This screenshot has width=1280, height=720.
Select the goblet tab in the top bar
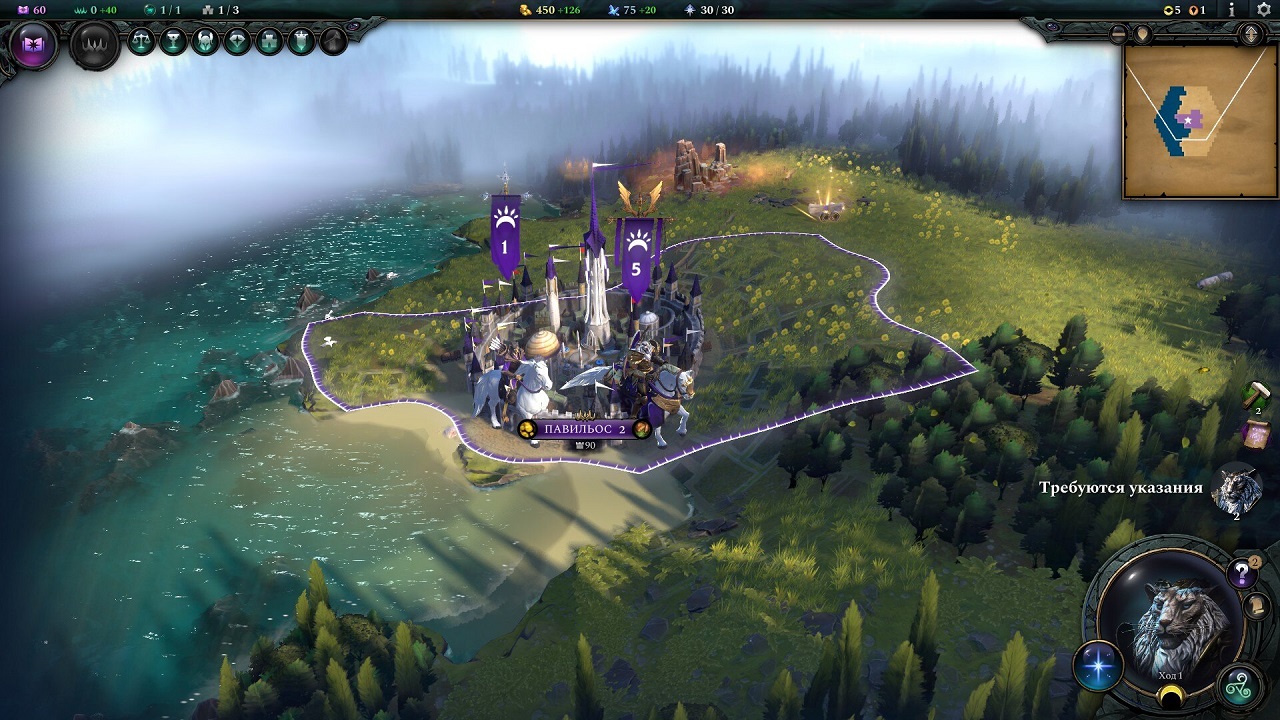click(174, 40)
